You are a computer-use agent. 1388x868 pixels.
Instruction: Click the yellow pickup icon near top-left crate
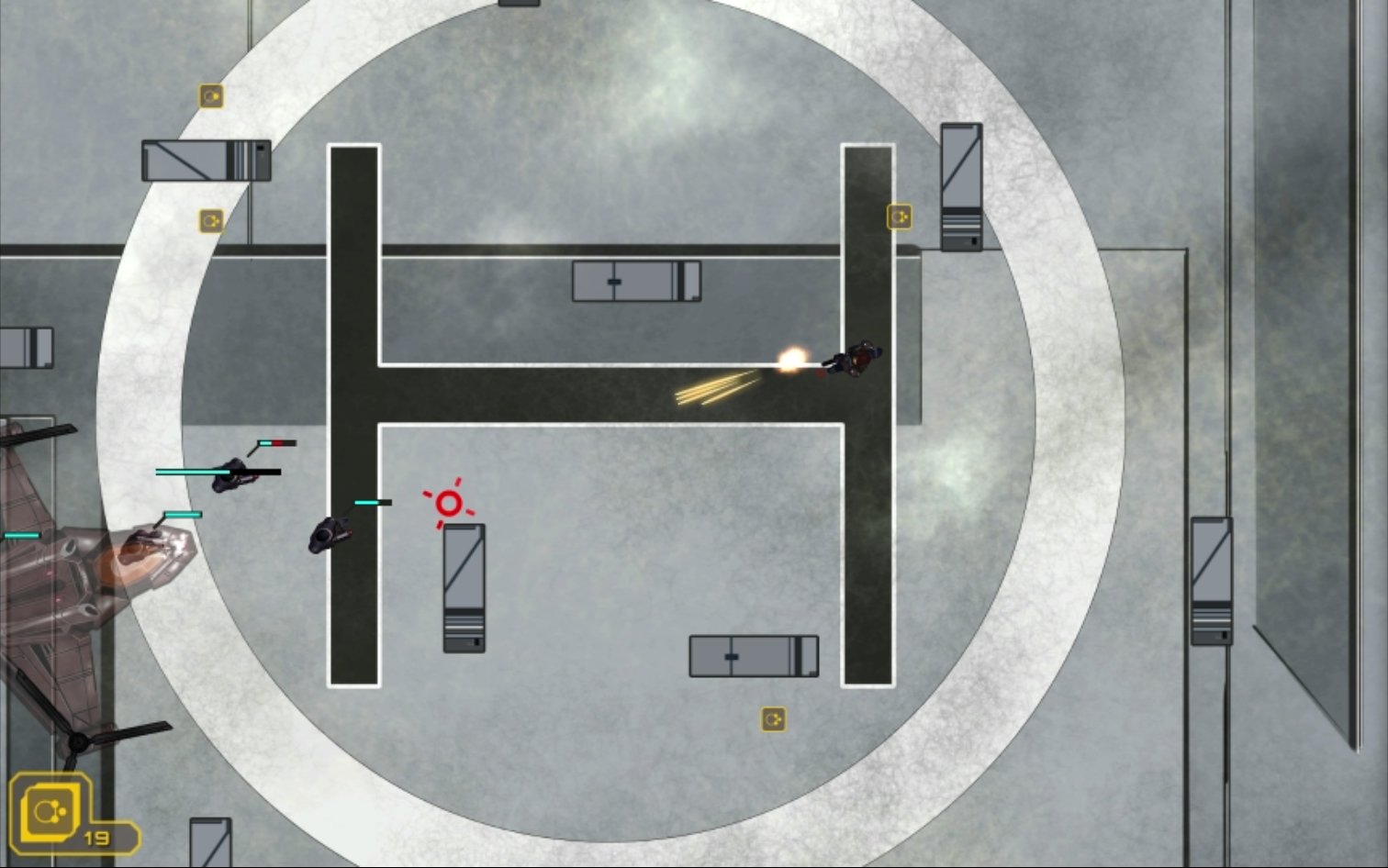(211, 94)
